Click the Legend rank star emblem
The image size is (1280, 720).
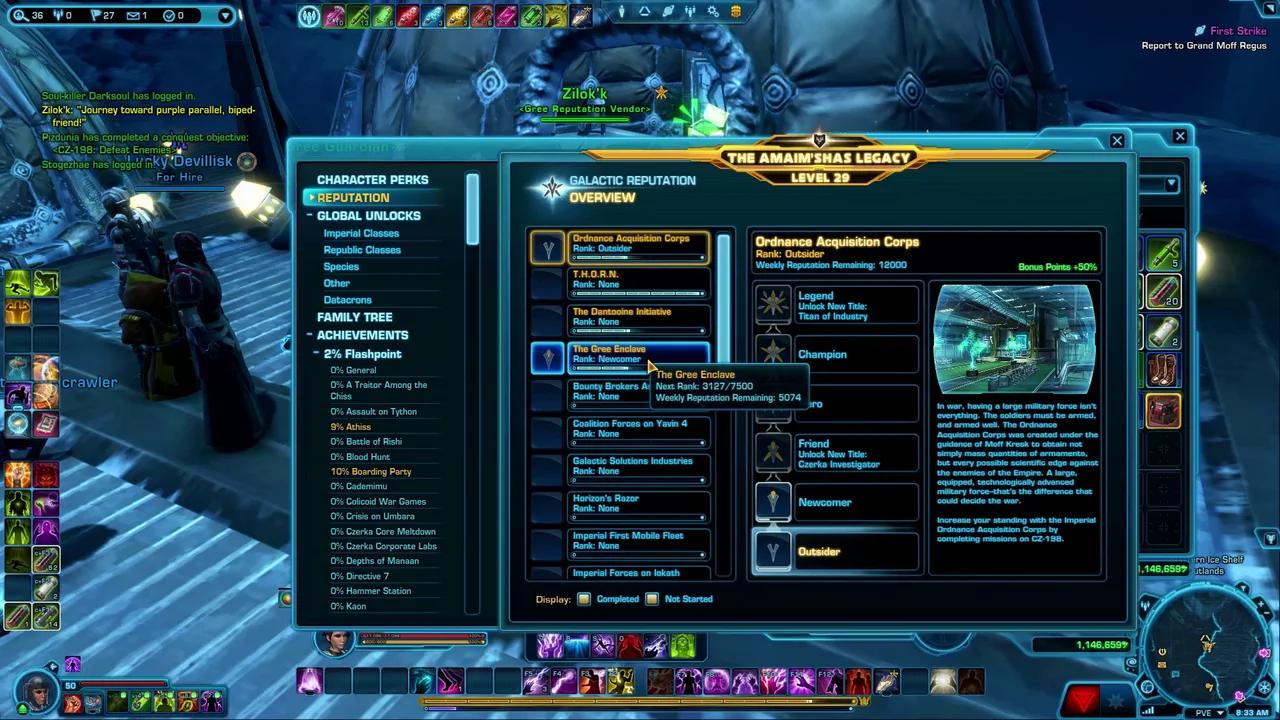click(774, 303)
